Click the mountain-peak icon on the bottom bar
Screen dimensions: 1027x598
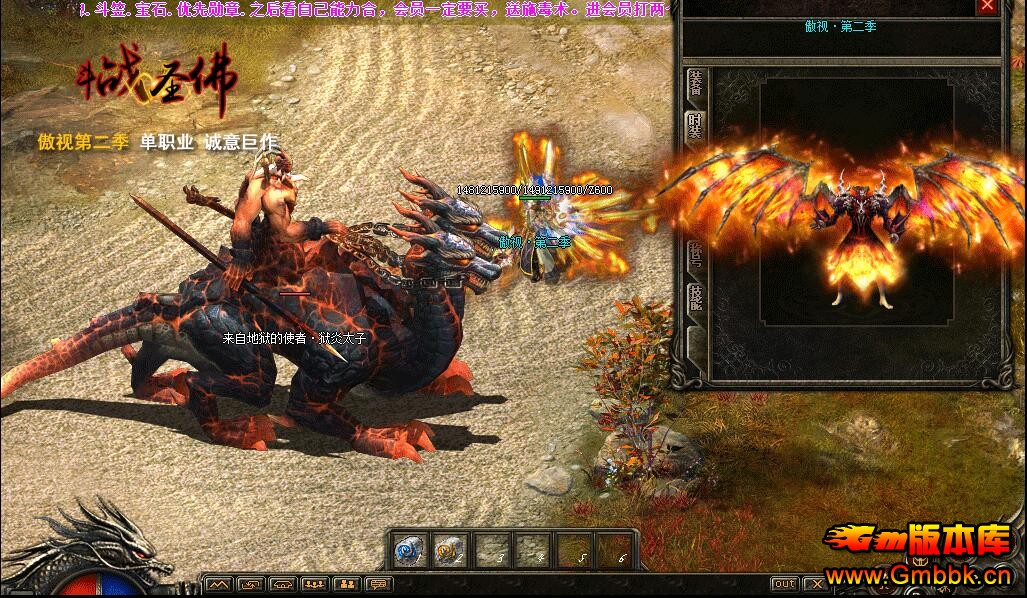(220, 584)
